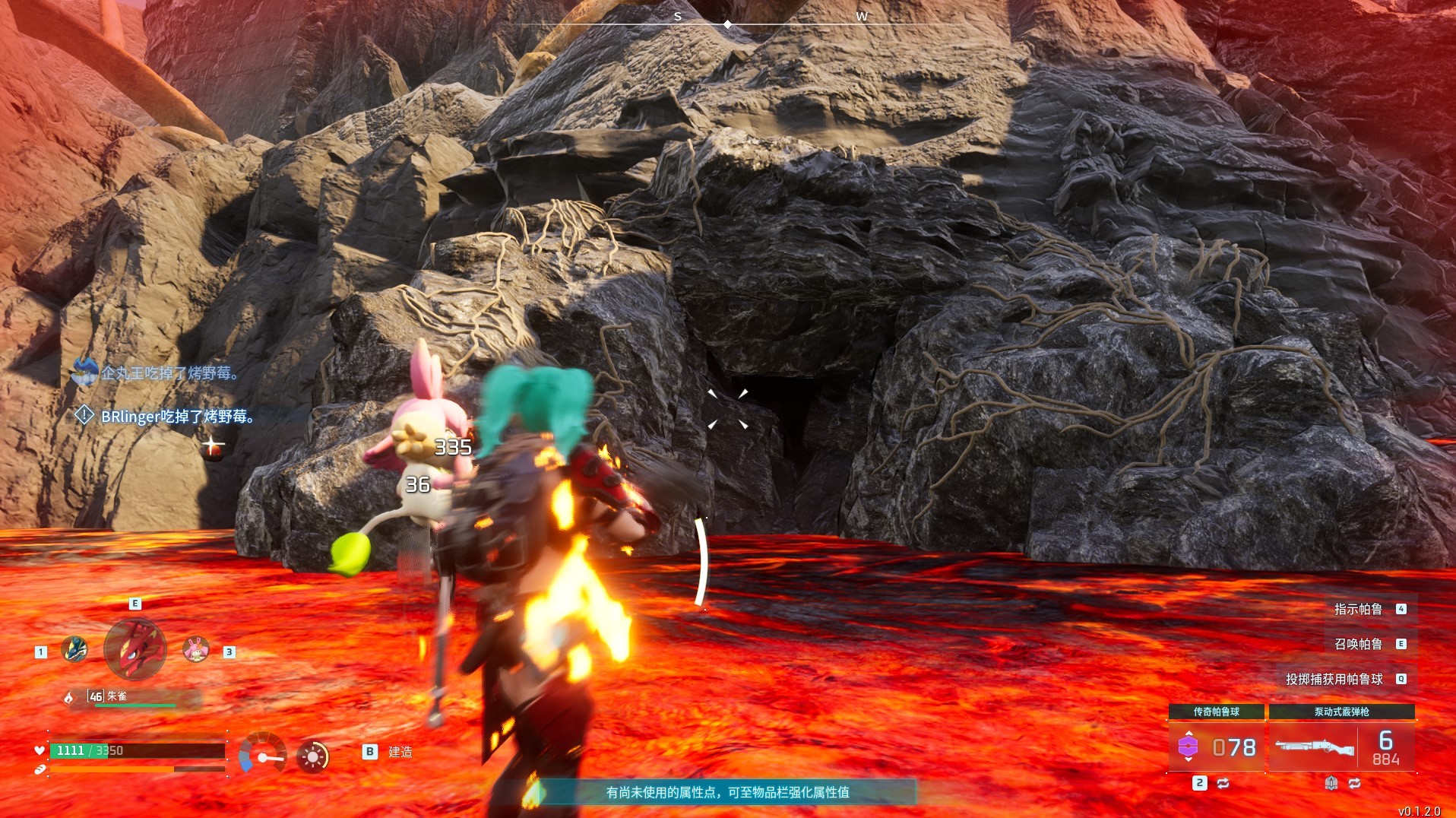1456x818 pixels.
Task: Switch to the blue dragon pal icon
Action: coord(74,649)
